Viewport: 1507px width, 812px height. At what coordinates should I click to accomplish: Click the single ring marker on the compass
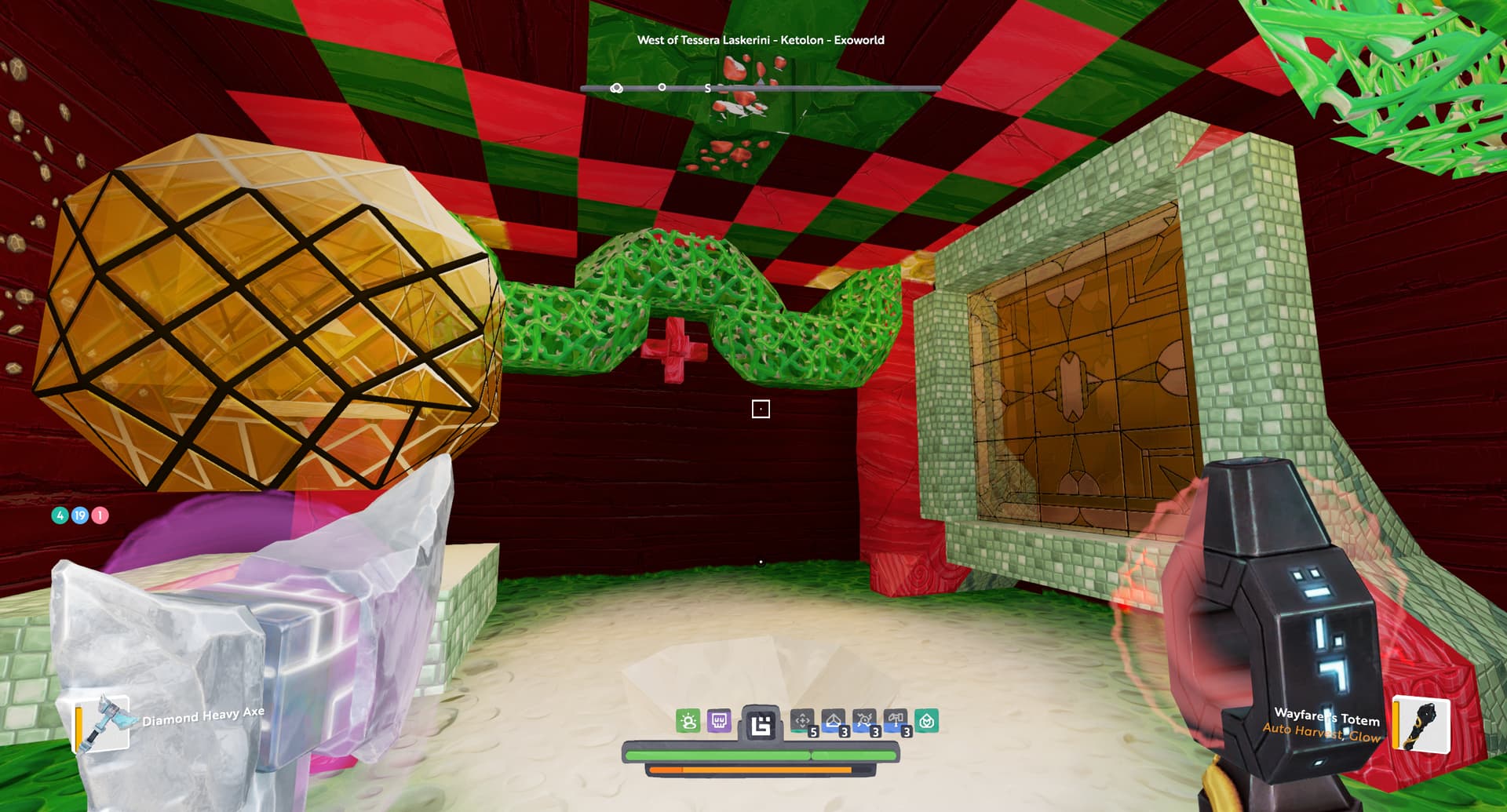(x=662, y=87)
